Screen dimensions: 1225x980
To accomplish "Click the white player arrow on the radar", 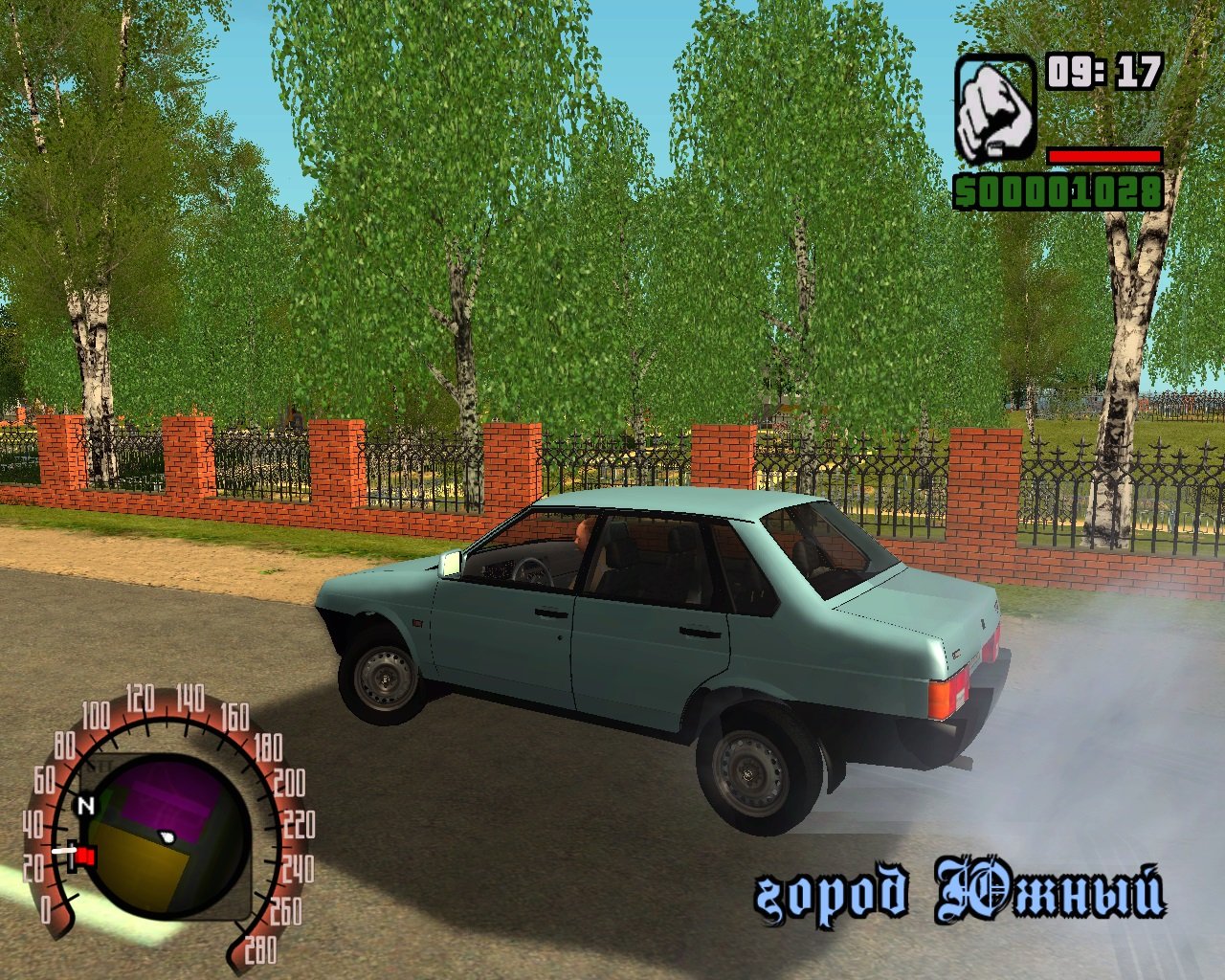I will click(x=166, y=836).
